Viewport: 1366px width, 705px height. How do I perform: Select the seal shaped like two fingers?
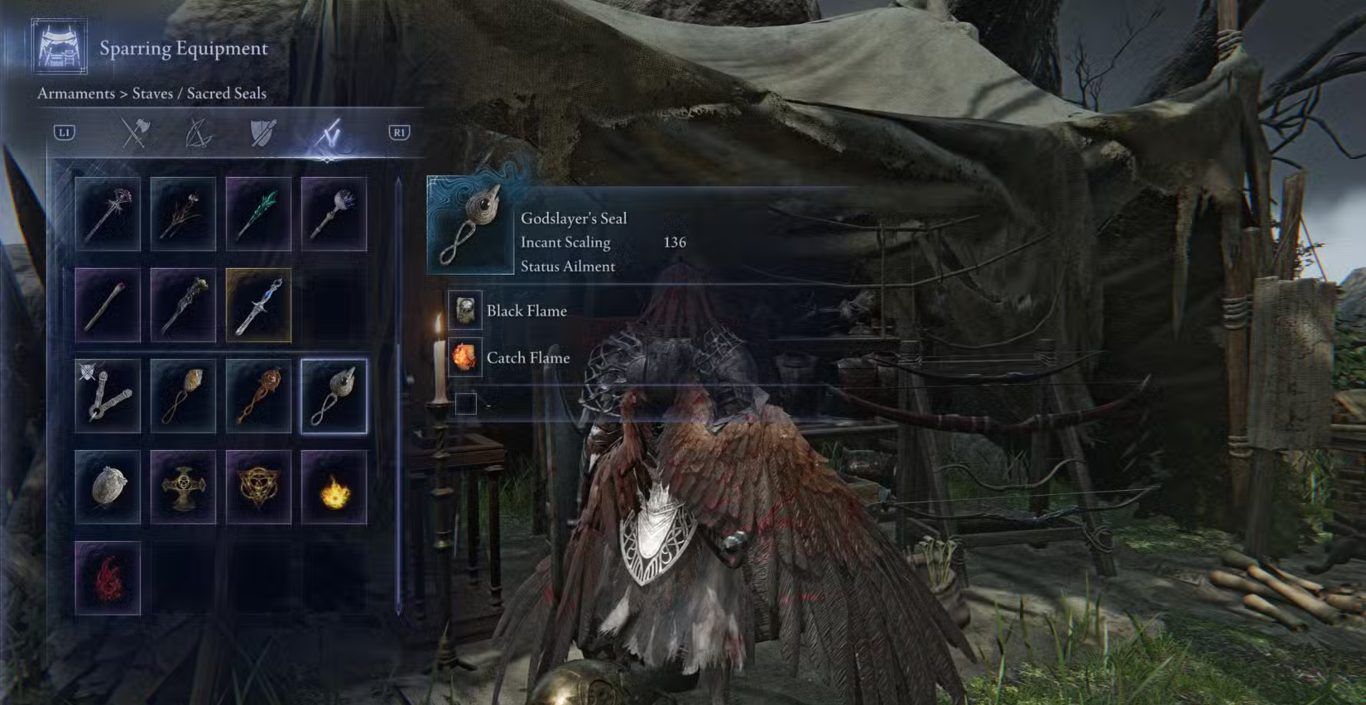[x=108, y=396]
